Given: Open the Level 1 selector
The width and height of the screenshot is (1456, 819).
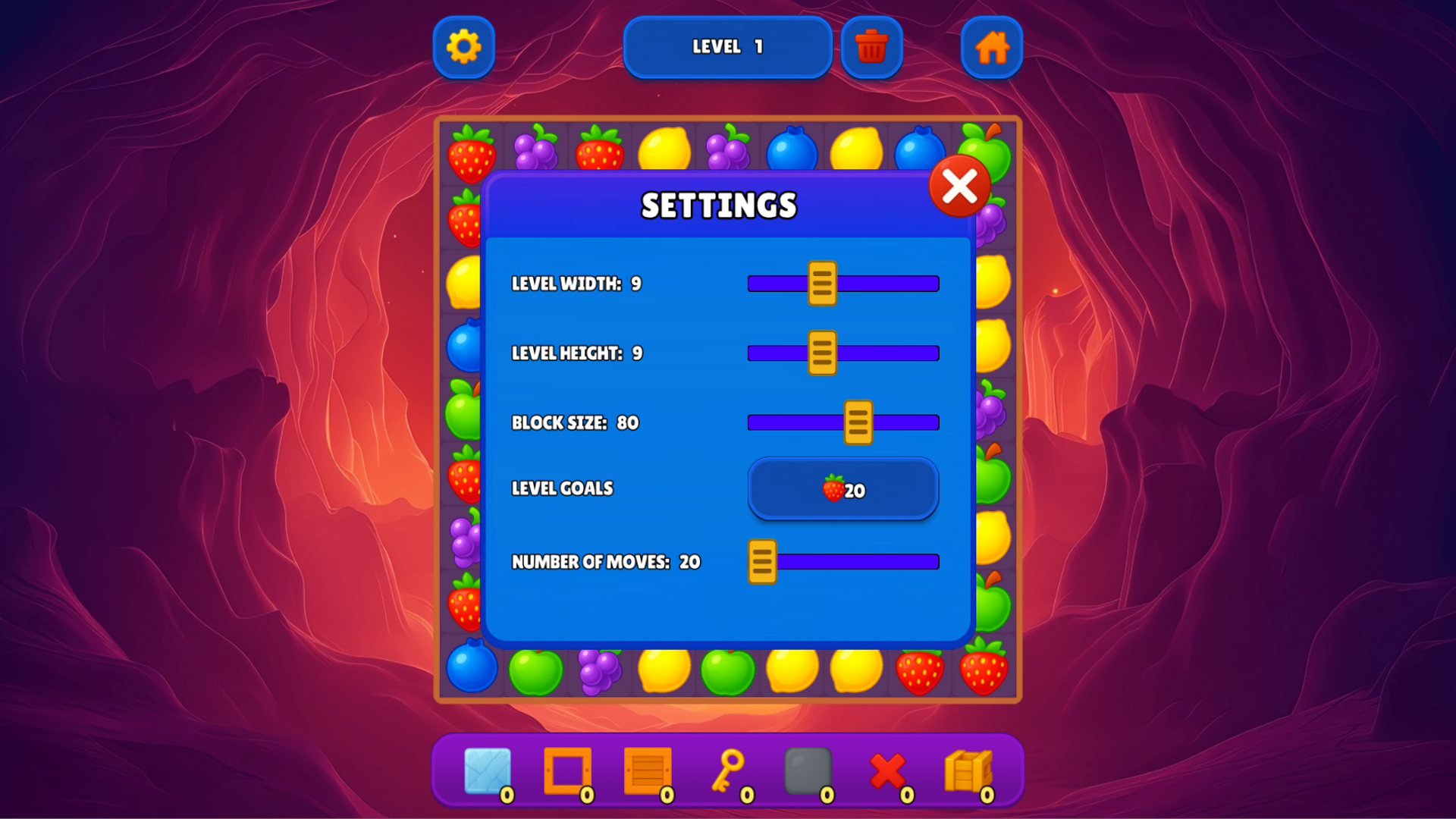Looking at the screenshot, I should click(x=727, y=47).
